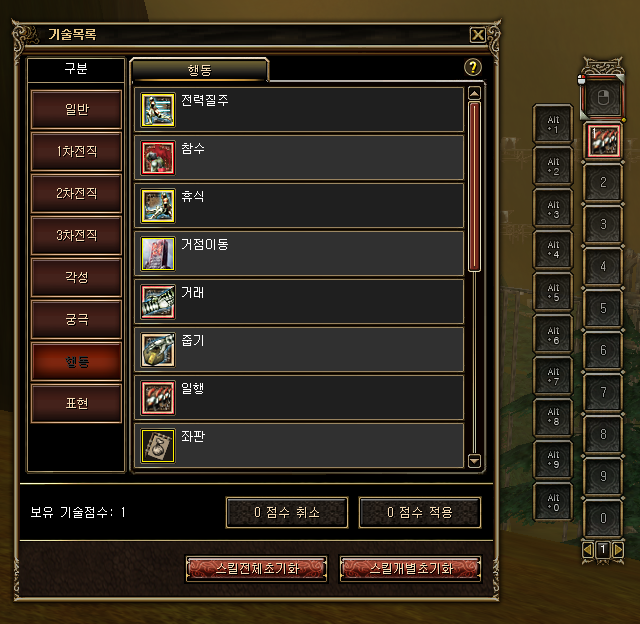Select the 일반 category
This screenshot has height=624, width=640.
click(76, 109)
